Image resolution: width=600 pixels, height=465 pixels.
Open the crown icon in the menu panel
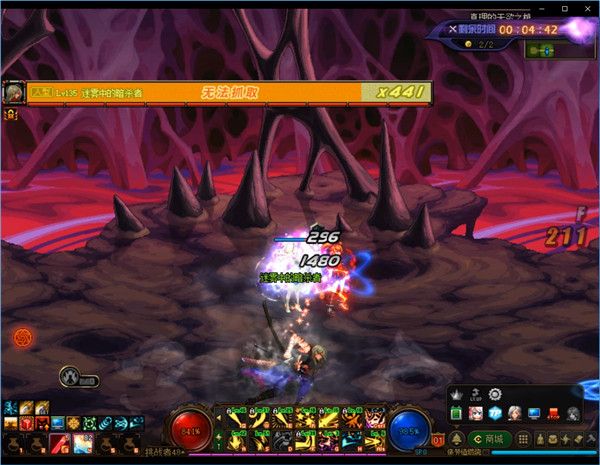tap(458, 394)
